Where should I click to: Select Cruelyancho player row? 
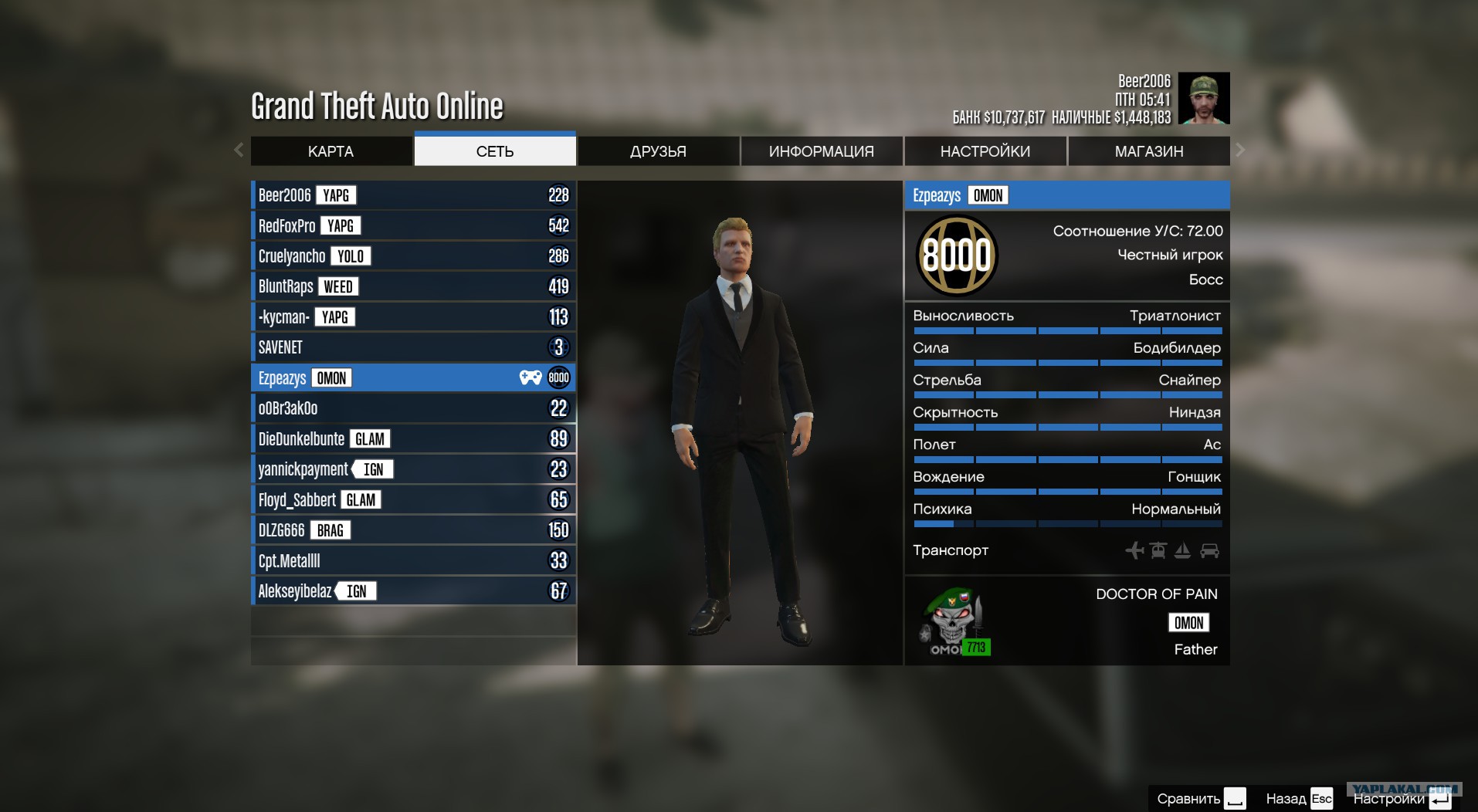pyautogui.click(x=413, y=256)
